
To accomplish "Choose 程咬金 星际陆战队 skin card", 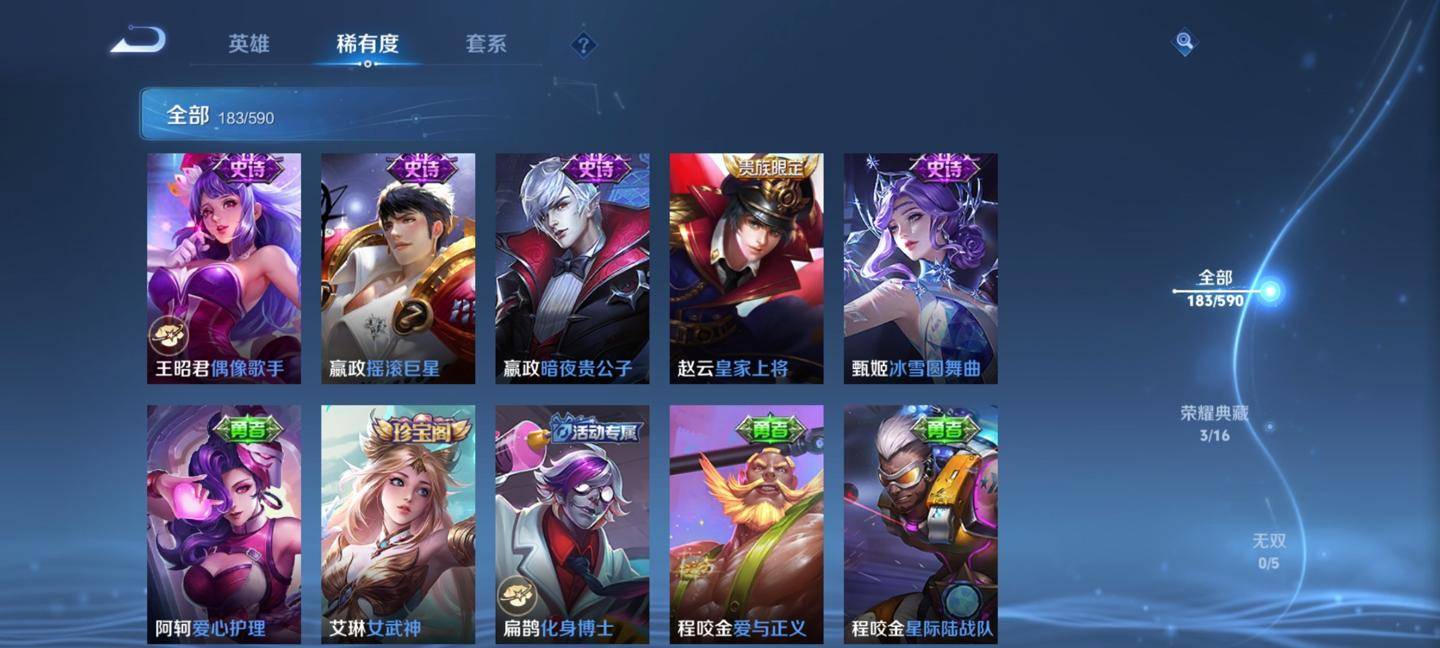I will 920,523.
